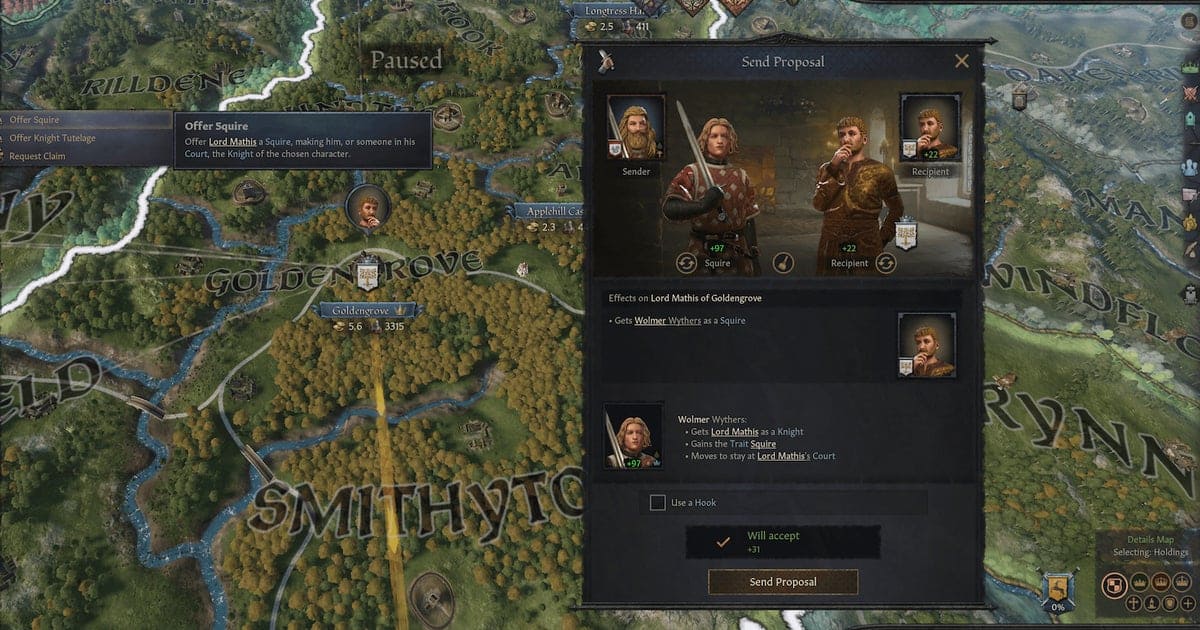Click the Lord Mathis's Court link
The image size is (1200, 630).
point(796,456)
